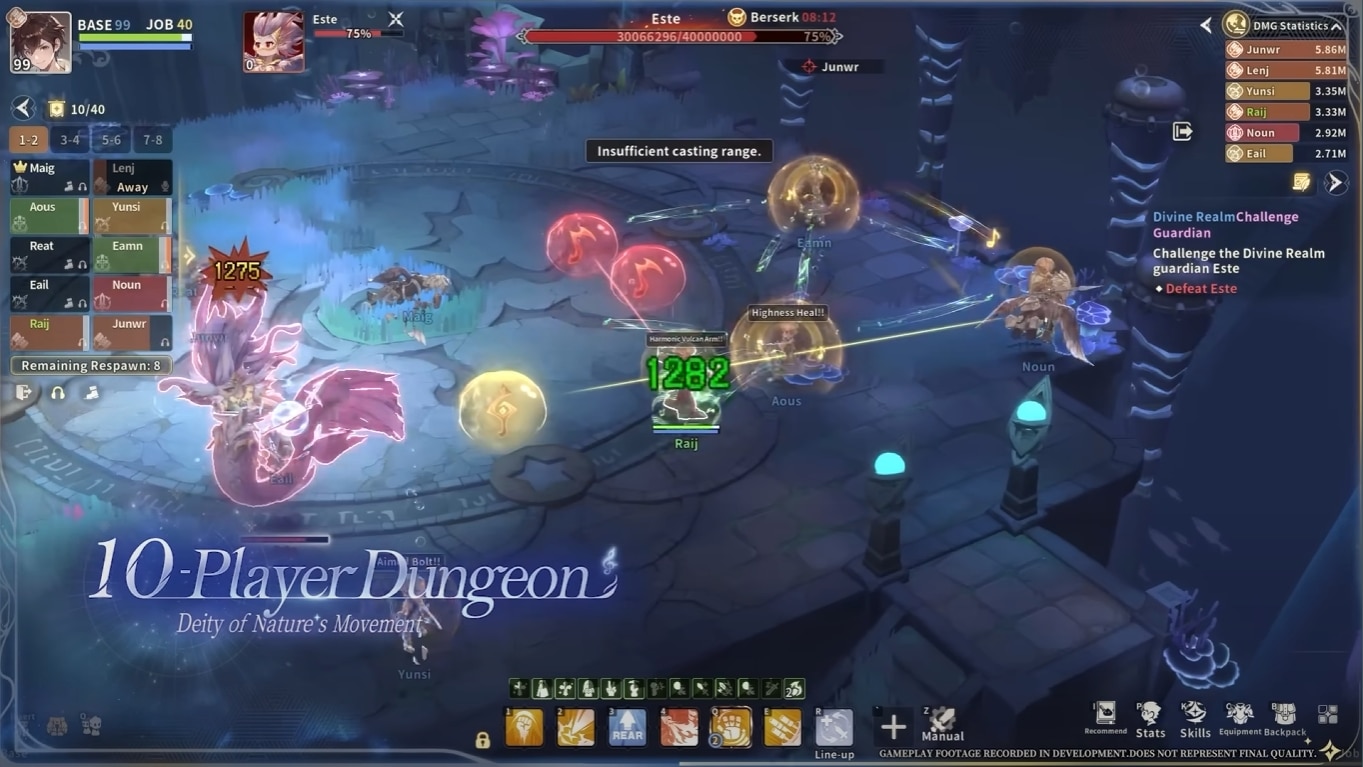The image size is (1363, 767).
Task: Click the exit dungeon icon beside damage list
Action: [x=1182, y=132]
